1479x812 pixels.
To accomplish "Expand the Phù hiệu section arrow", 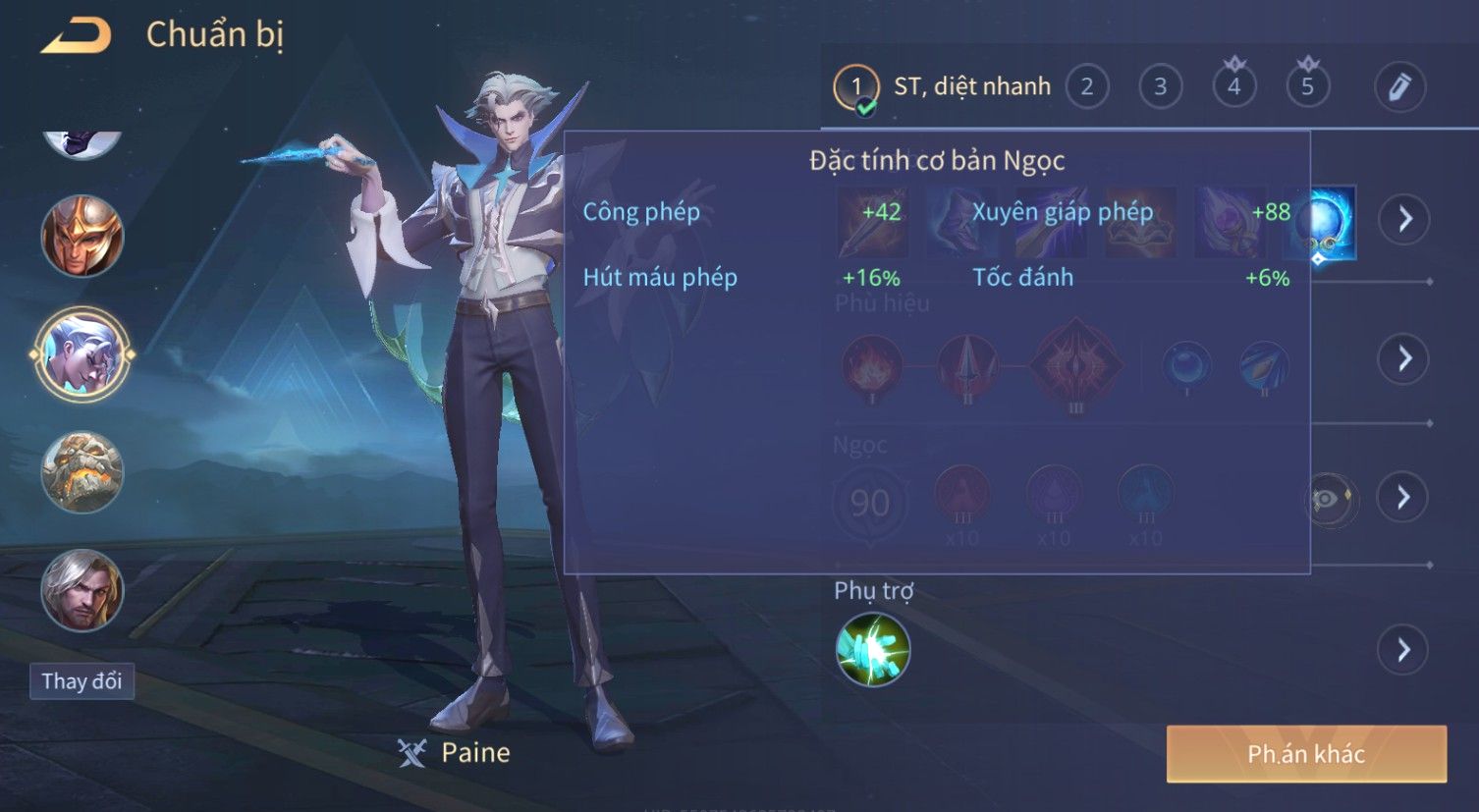I will pos(1404,358).
